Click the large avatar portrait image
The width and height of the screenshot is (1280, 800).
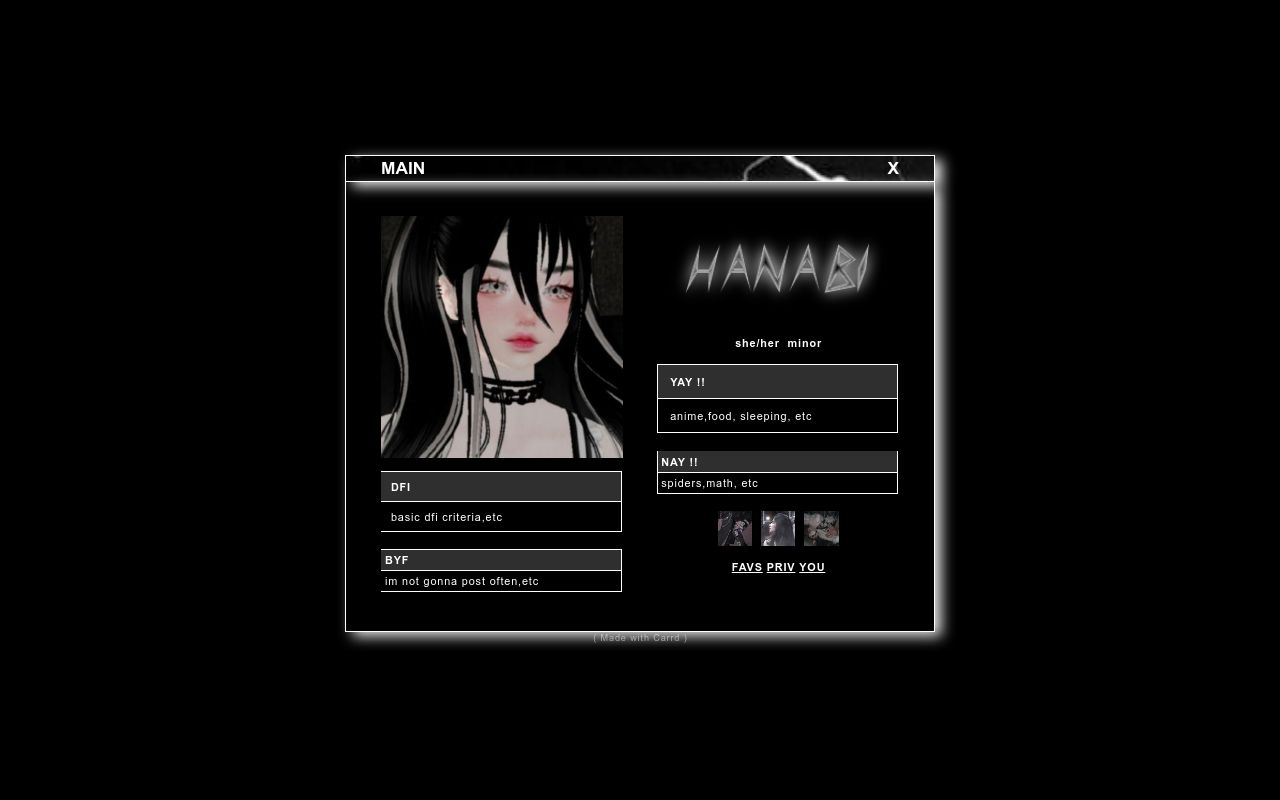[501, 336]
